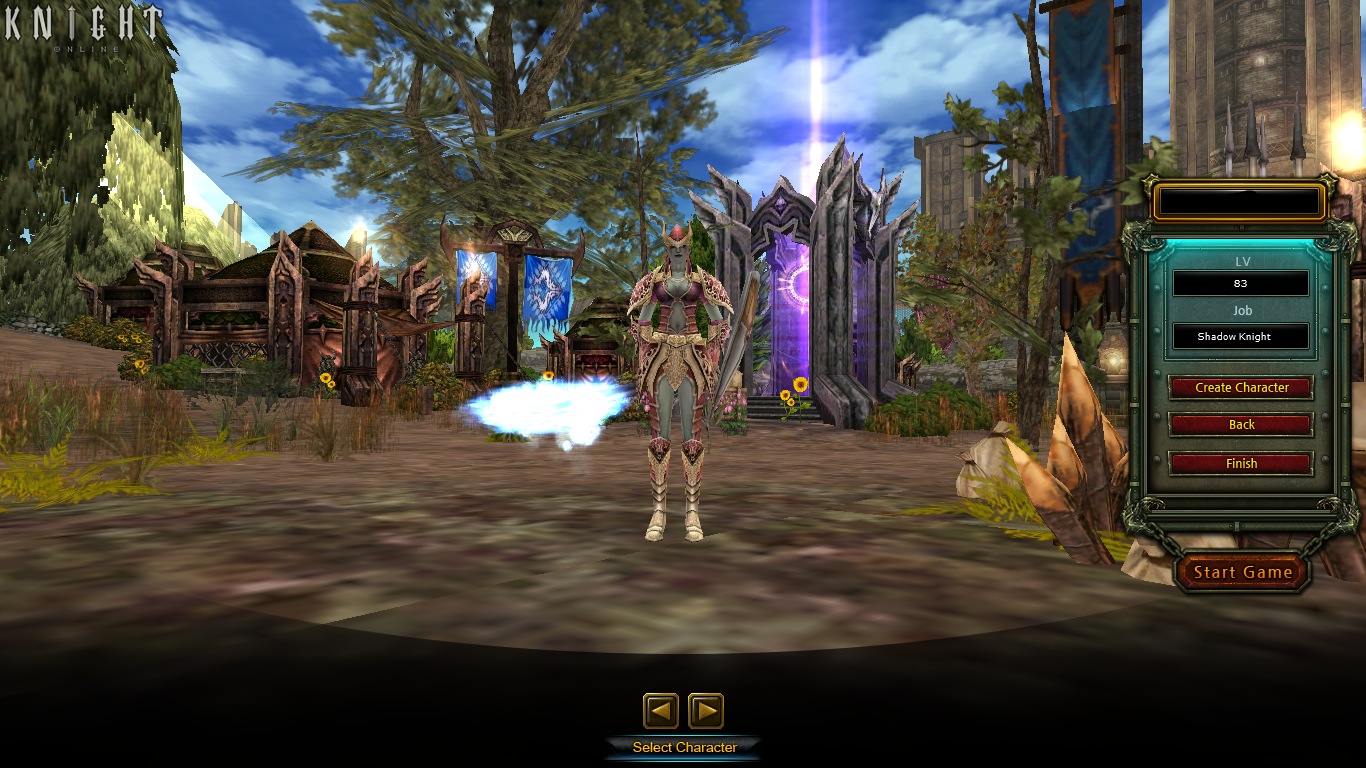The width and height of the screenshot is (1366, 768).
Task: Click the gold-framed character name banner
Action: [1240, 201]
